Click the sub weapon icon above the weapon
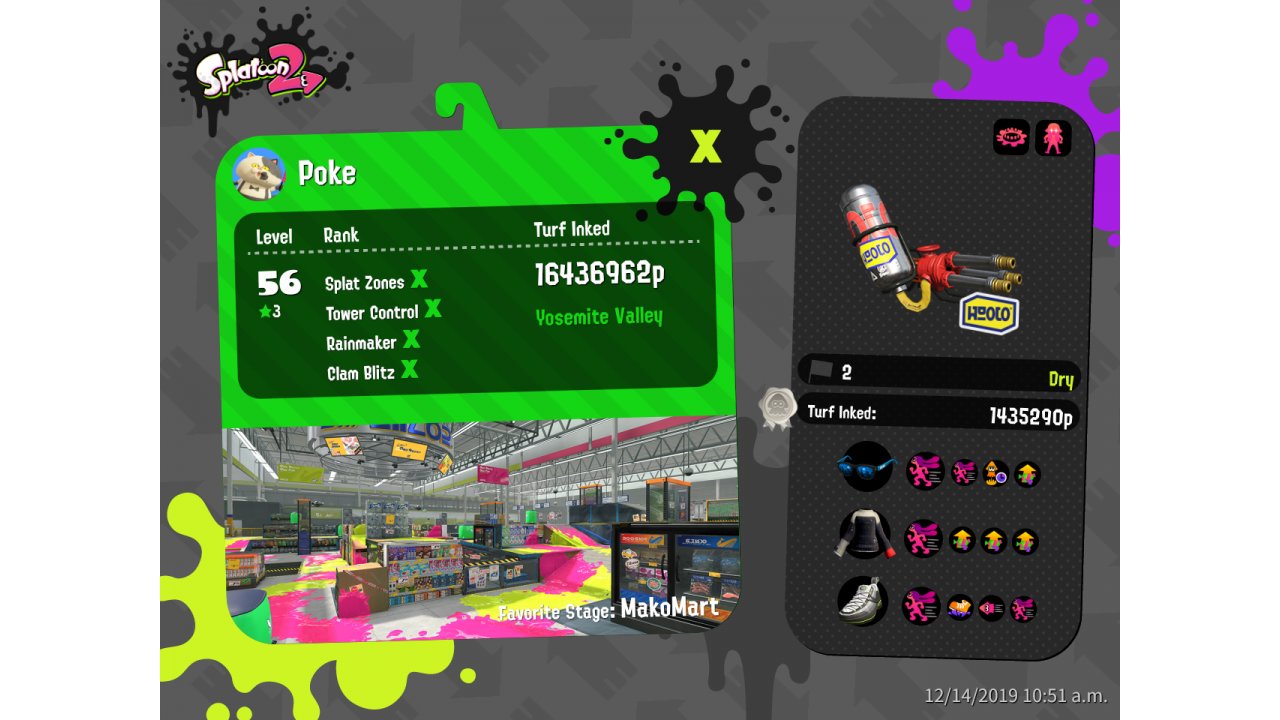This screenshot has width=1280, height=720. (x=1011, y=138)
